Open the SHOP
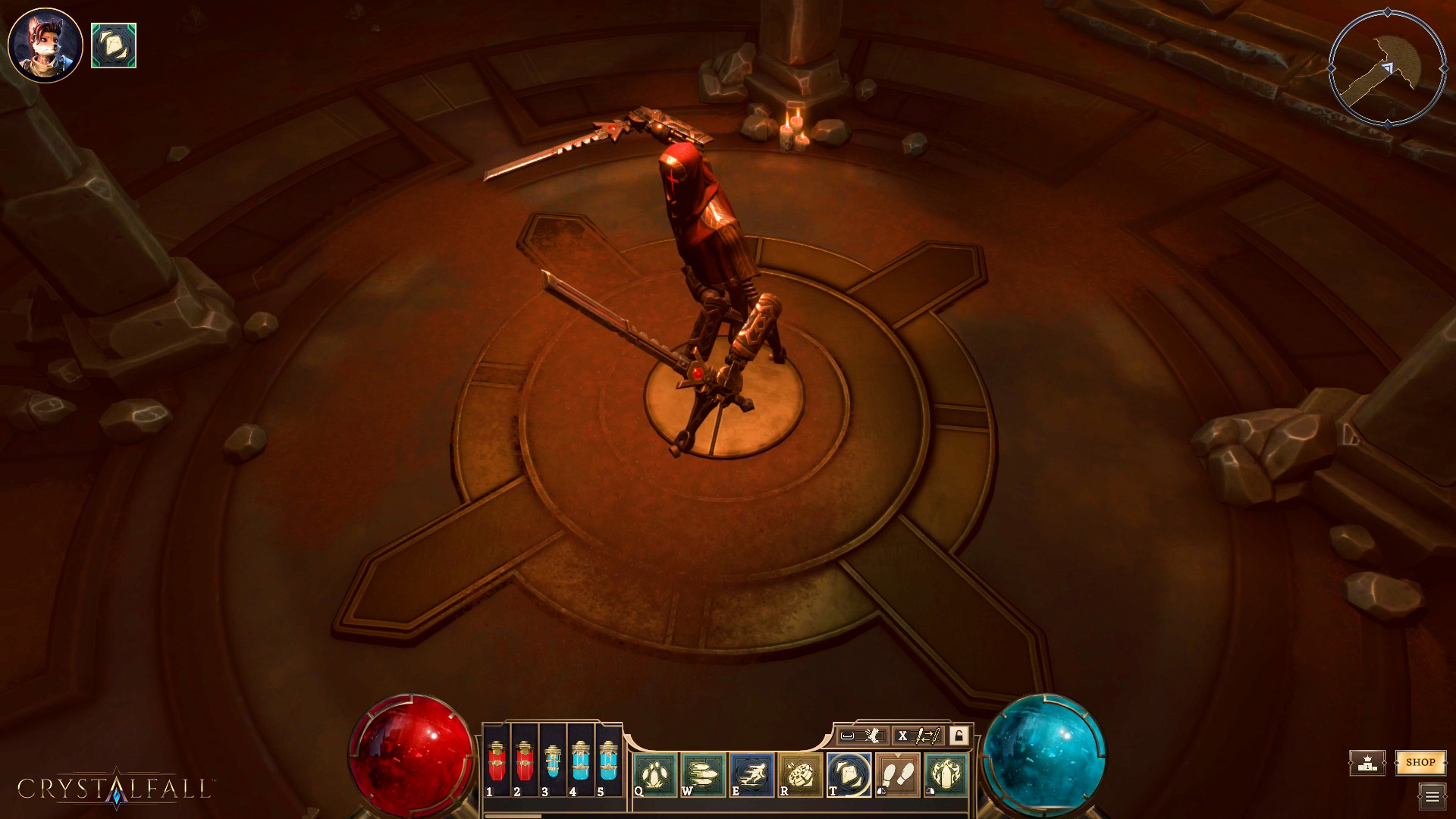1456x819 pixels. (1420, 762)
